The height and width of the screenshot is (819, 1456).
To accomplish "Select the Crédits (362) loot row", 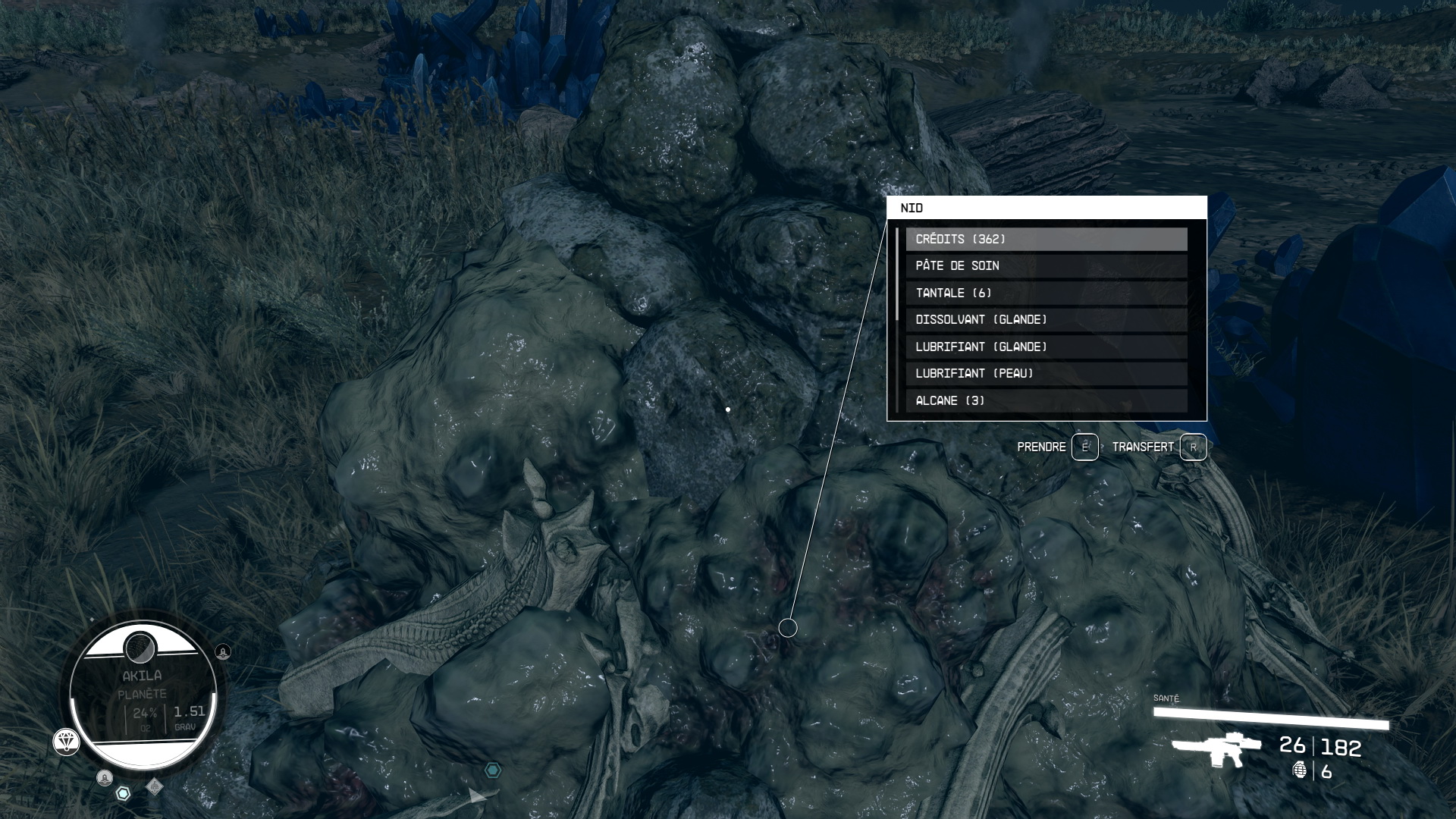I will pyautogui.click(x=1046, y=239).
